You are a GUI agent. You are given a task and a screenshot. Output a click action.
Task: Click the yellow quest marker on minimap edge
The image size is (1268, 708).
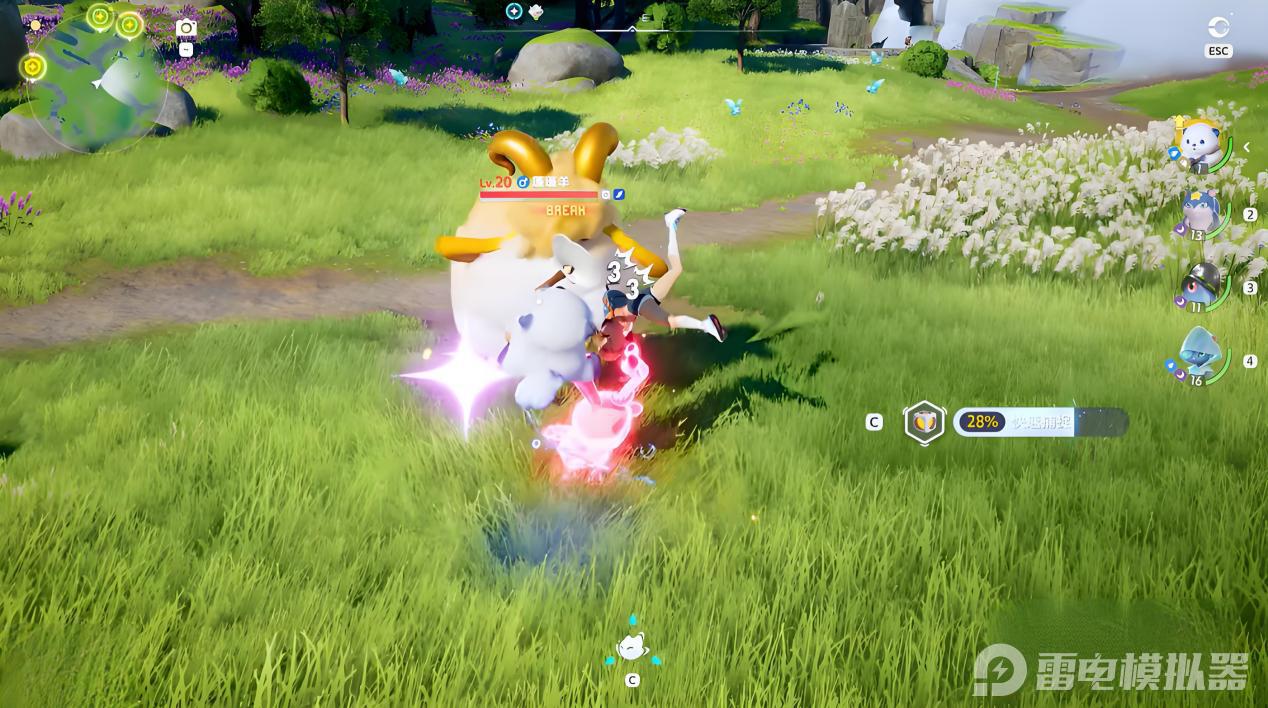point(33,66)
